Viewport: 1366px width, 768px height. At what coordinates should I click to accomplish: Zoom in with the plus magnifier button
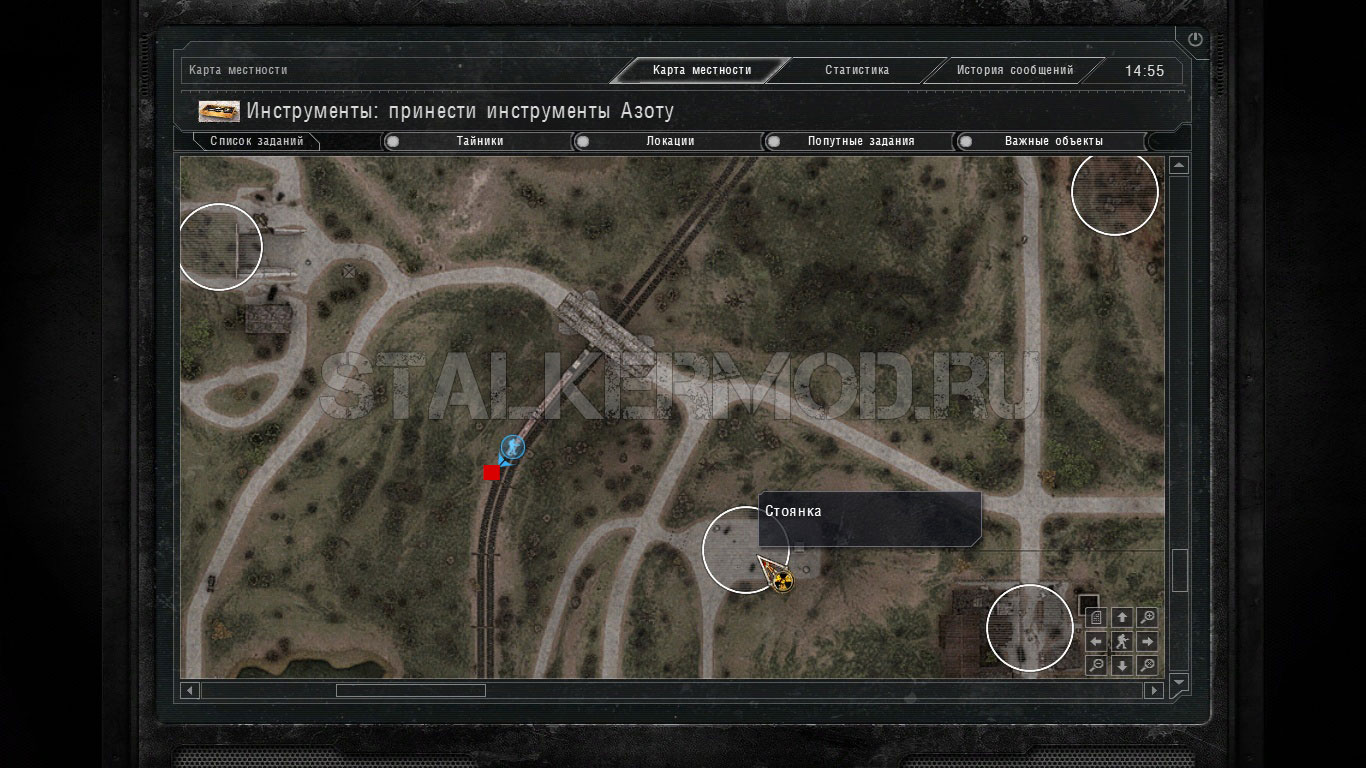[x=1148, y=617]
